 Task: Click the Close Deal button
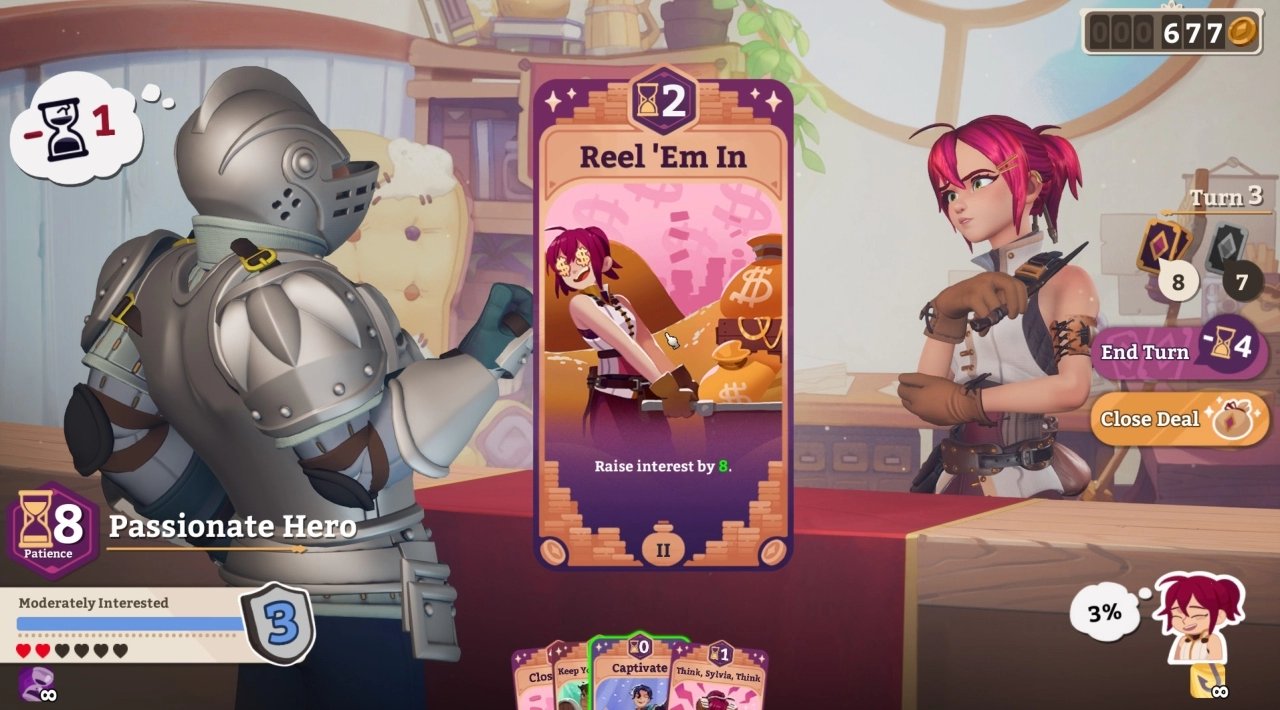[1150, 419]
